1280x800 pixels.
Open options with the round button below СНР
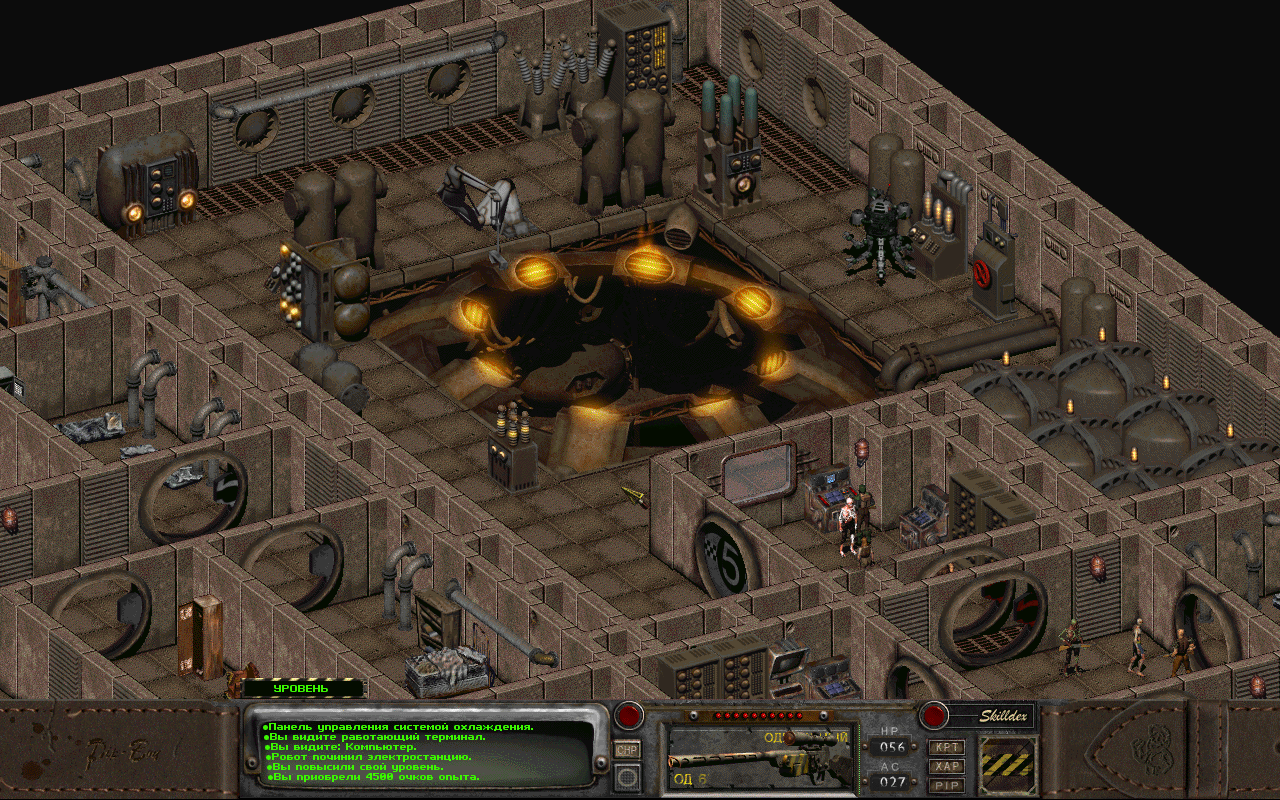[x=627, y=777]
